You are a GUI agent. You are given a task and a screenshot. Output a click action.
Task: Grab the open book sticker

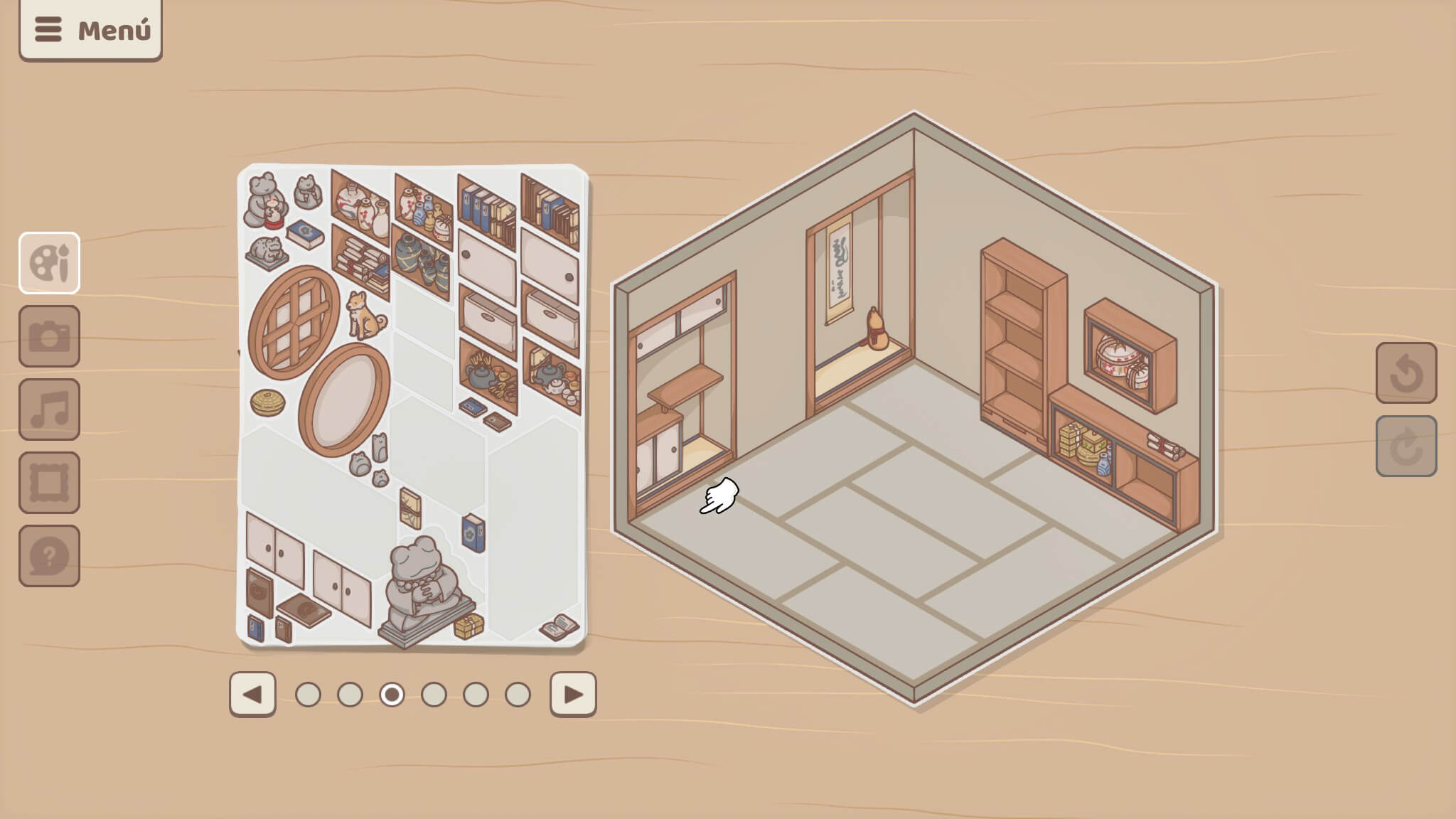tap(560, 626)
